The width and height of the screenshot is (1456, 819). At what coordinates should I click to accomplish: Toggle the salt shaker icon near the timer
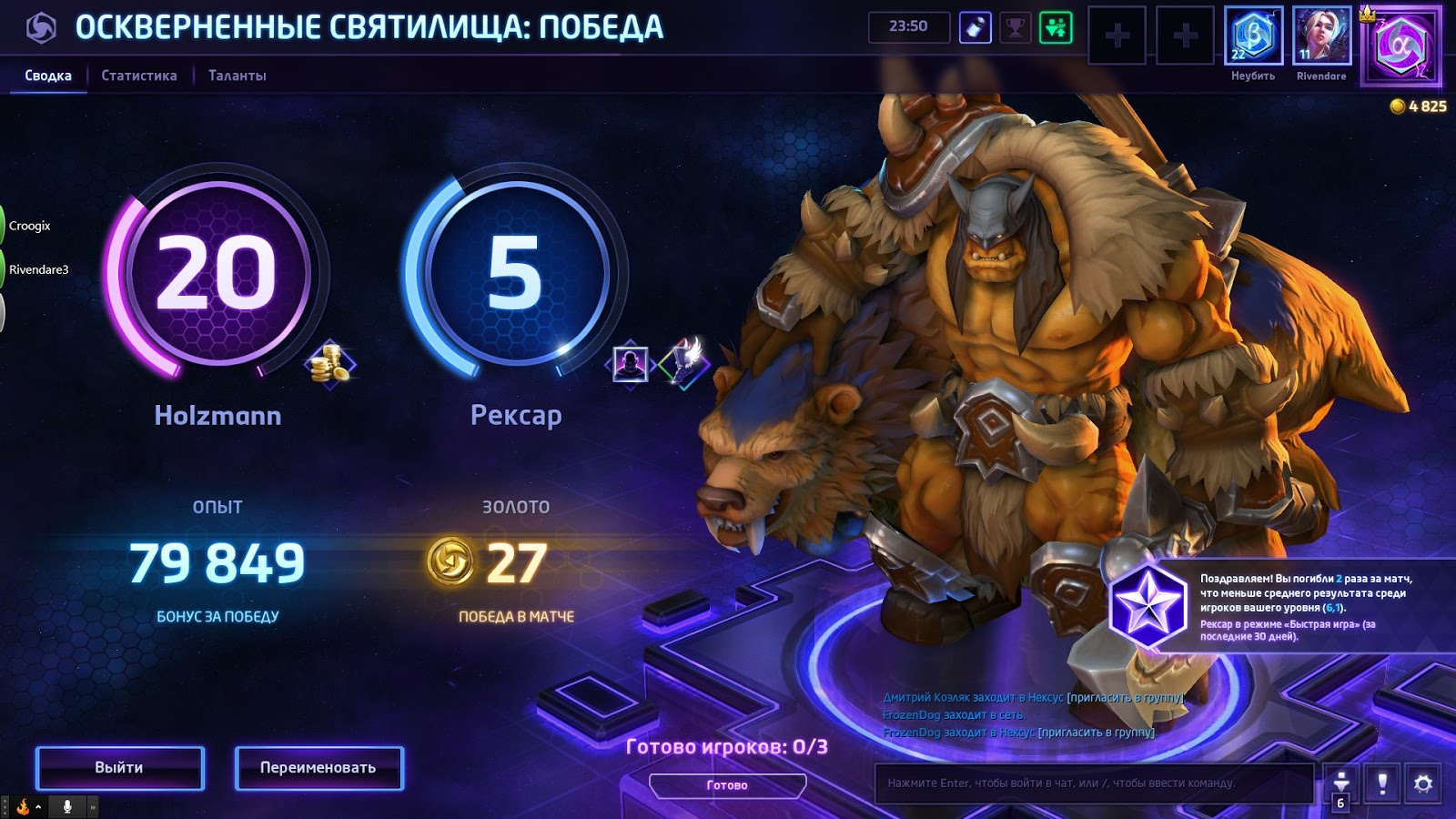pyautogui.click(x=976, y=26)
